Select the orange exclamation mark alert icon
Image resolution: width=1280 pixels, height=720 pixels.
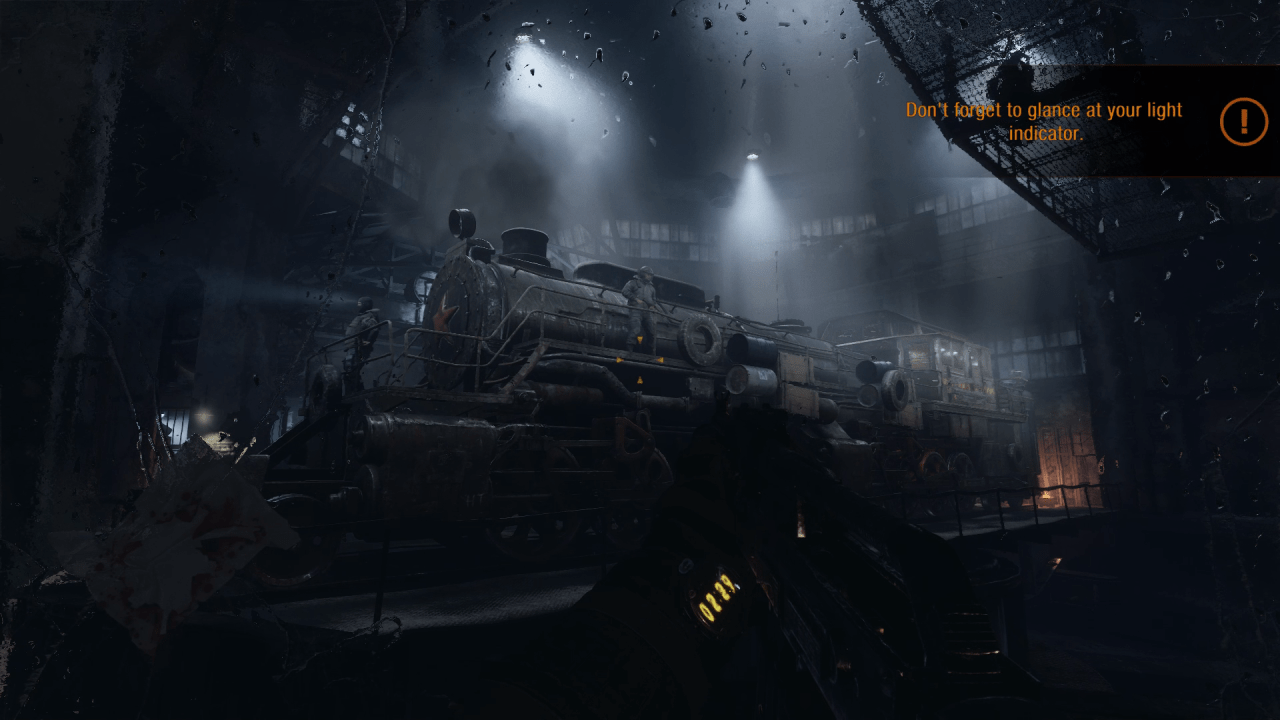tap(1244, 122)
